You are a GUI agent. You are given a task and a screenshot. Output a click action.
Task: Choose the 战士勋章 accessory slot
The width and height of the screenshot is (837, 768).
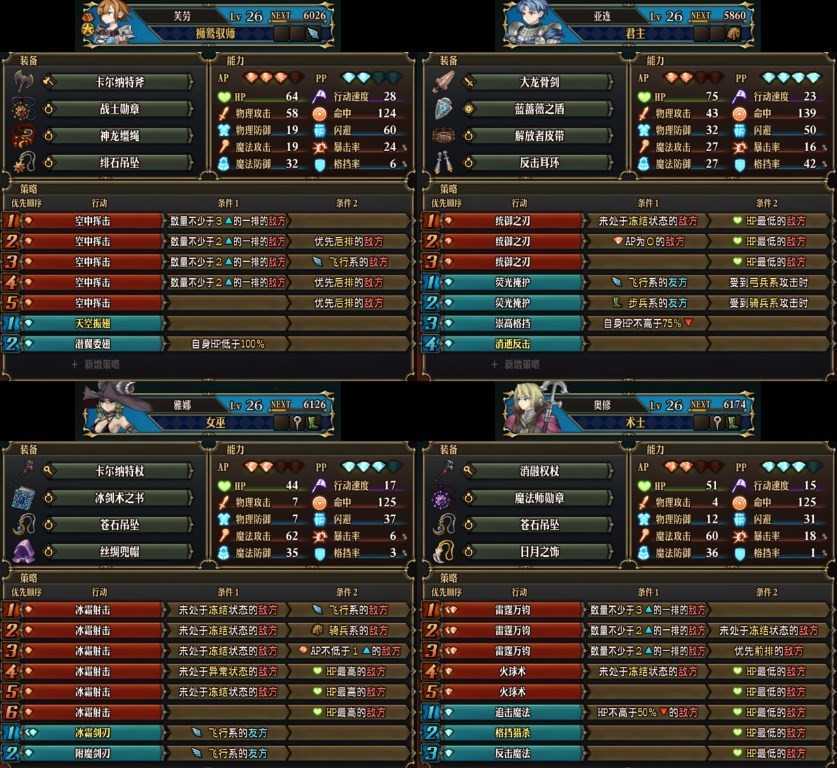[118, 109]
